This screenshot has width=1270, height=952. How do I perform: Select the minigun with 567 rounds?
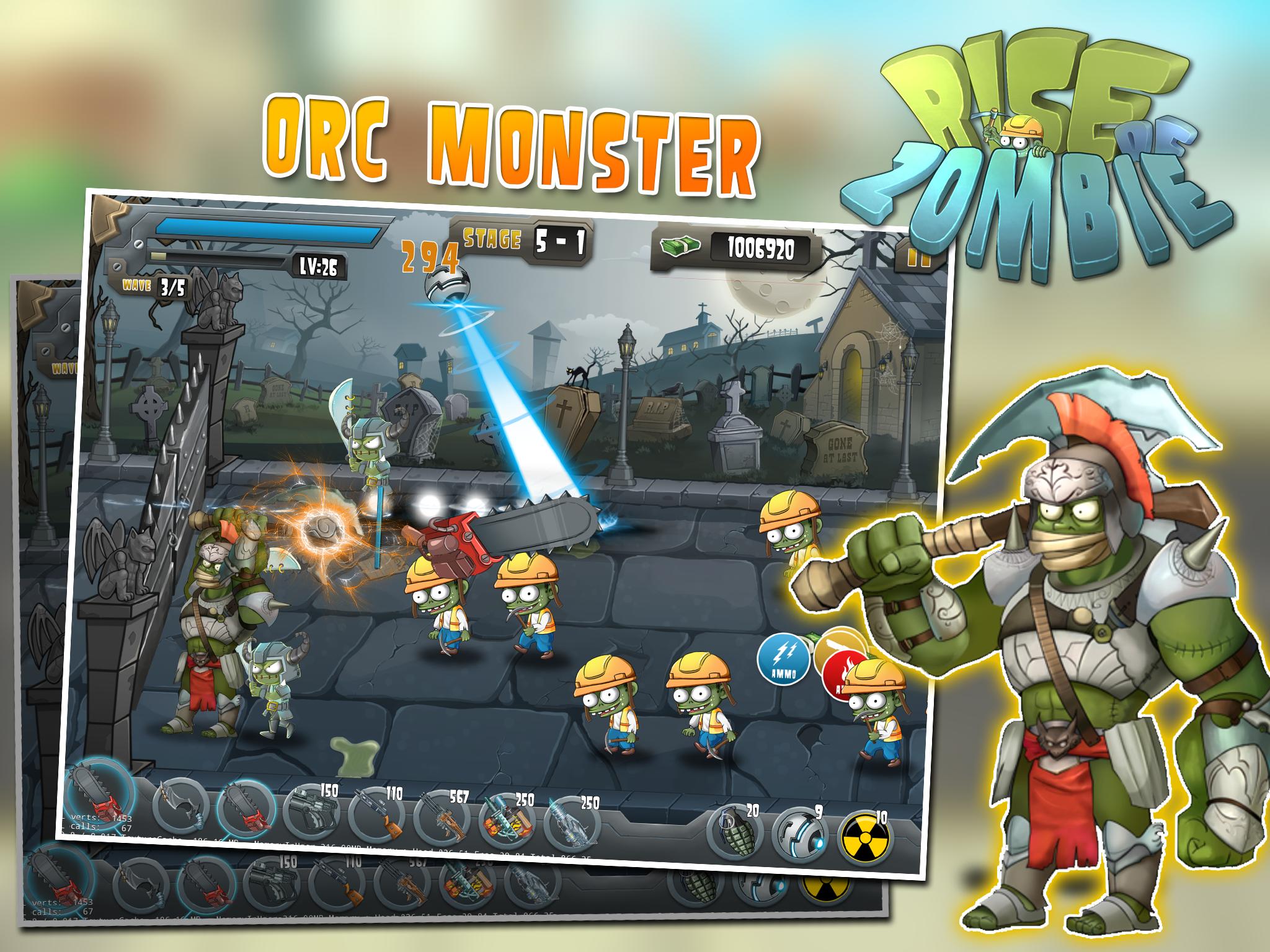(x=442, y=818)
